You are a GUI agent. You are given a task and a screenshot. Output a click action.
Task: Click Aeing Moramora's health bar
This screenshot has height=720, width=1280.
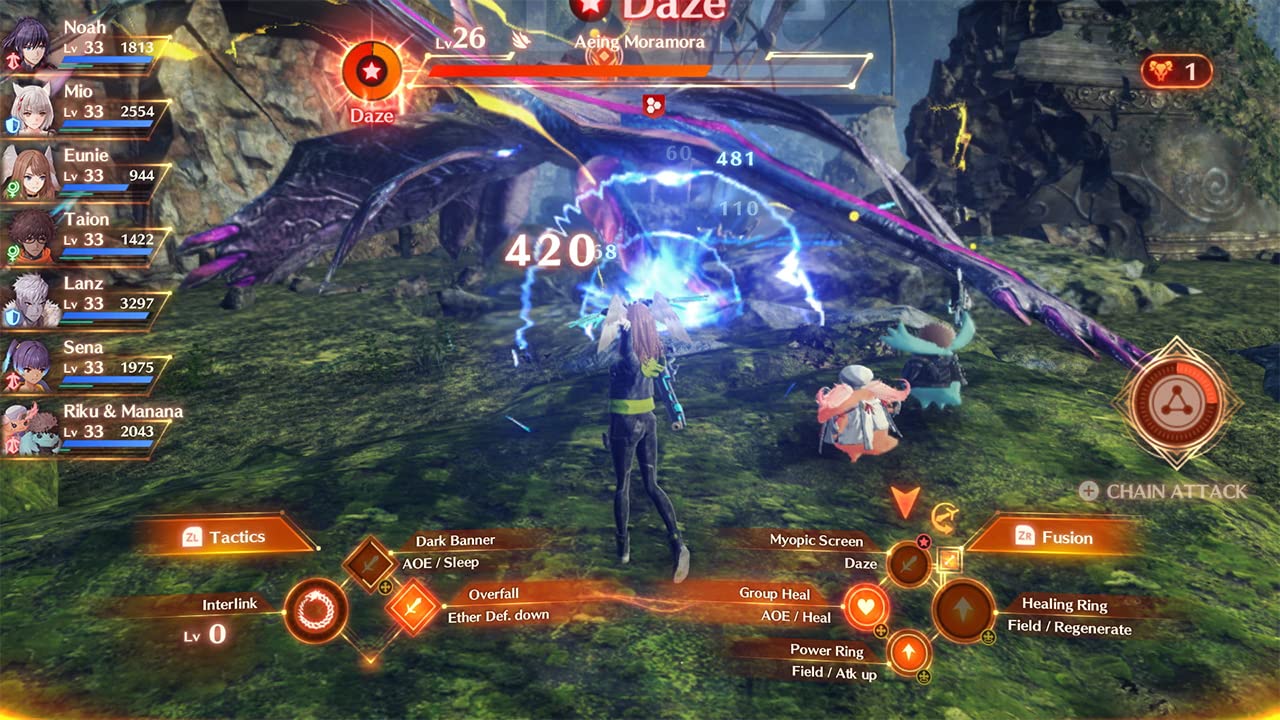pos(568,70)
